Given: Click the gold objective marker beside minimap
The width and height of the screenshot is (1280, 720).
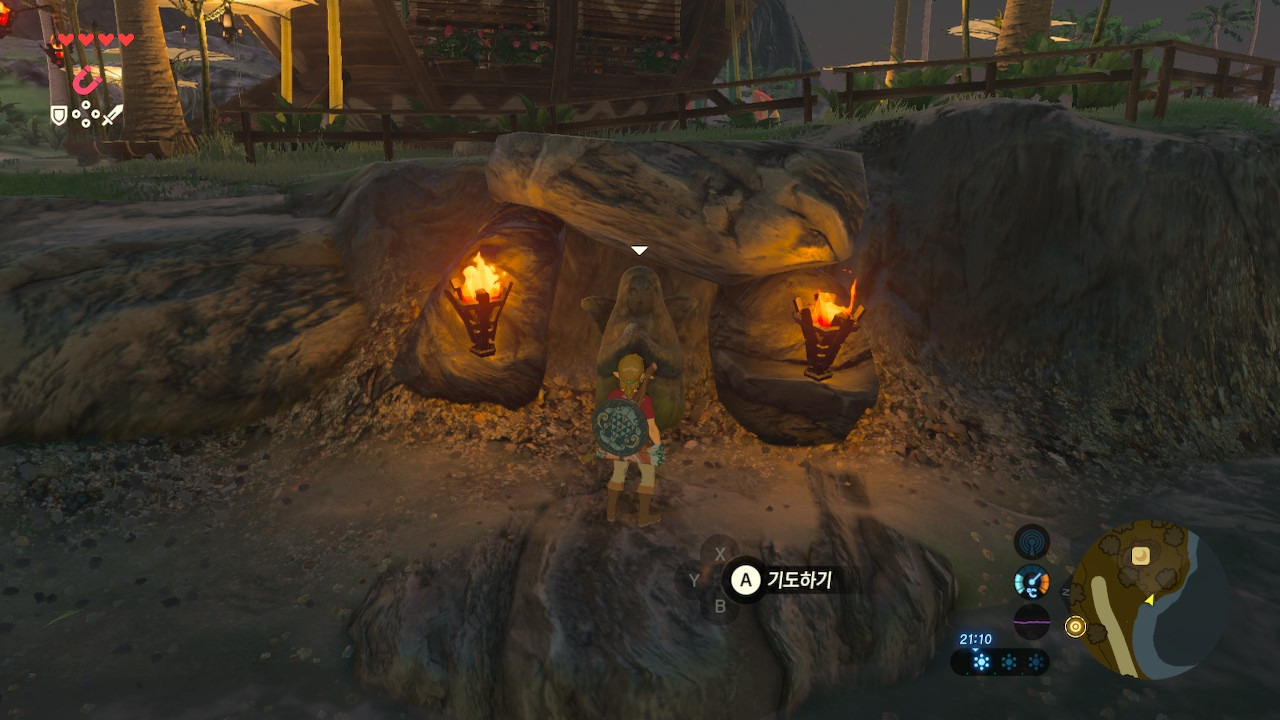Looking at the screenshot, I should pos(1076,626).
